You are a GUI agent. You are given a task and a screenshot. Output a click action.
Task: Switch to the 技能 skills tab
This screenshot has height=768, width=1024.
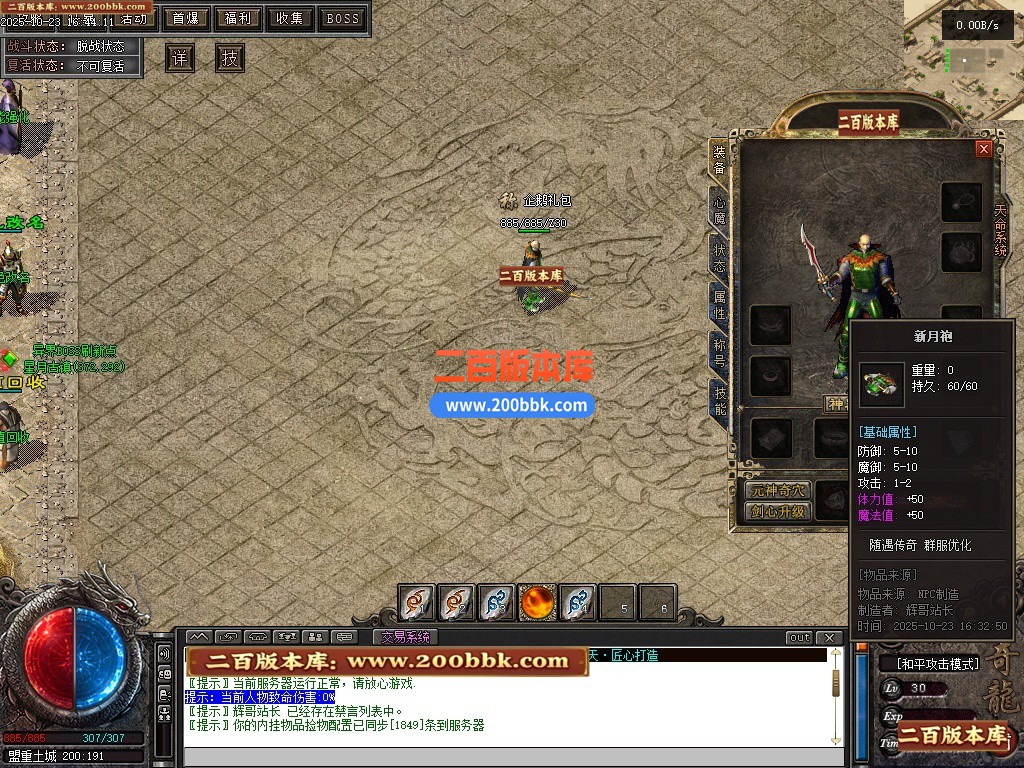click(719, 400)
